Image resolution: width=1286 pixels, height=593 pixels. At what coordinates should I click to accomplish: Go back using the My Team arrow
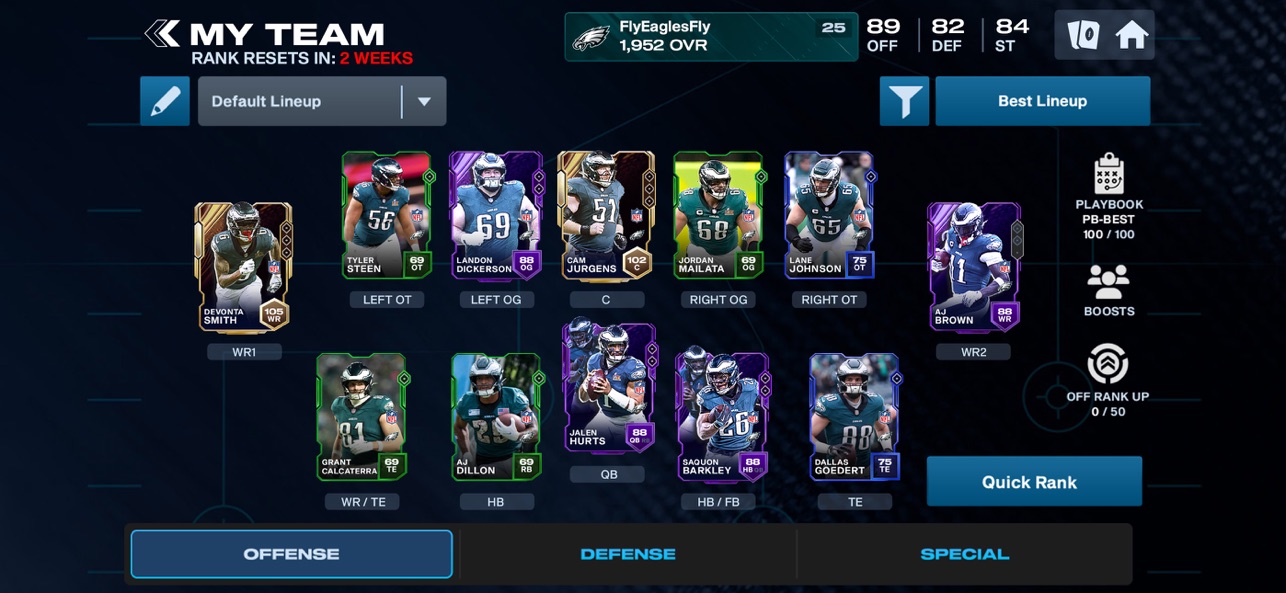tap(162, 34)
